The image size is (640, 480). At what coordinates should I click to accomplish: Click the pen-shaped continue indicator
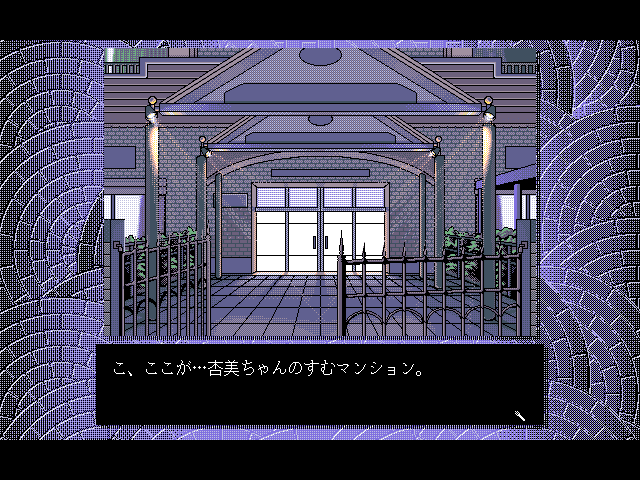[x=521, y=415]
